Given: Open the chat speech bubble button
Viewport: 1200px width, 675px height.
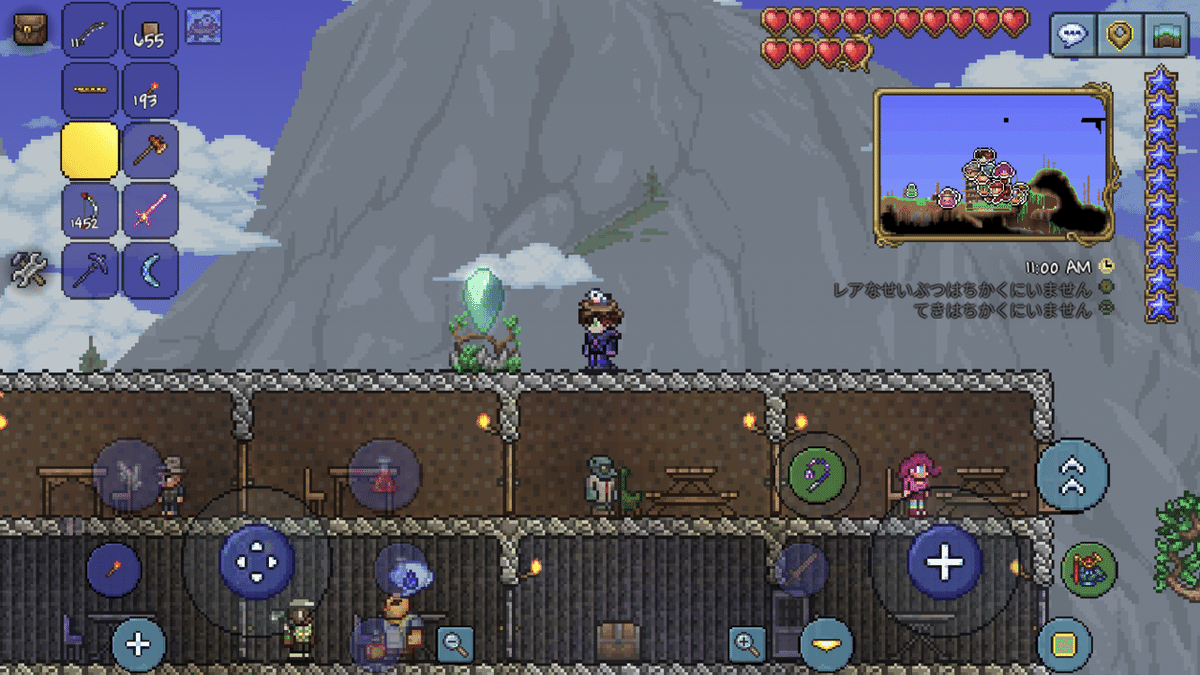Looking at the screenshot, I should [x=1073, y=36].
